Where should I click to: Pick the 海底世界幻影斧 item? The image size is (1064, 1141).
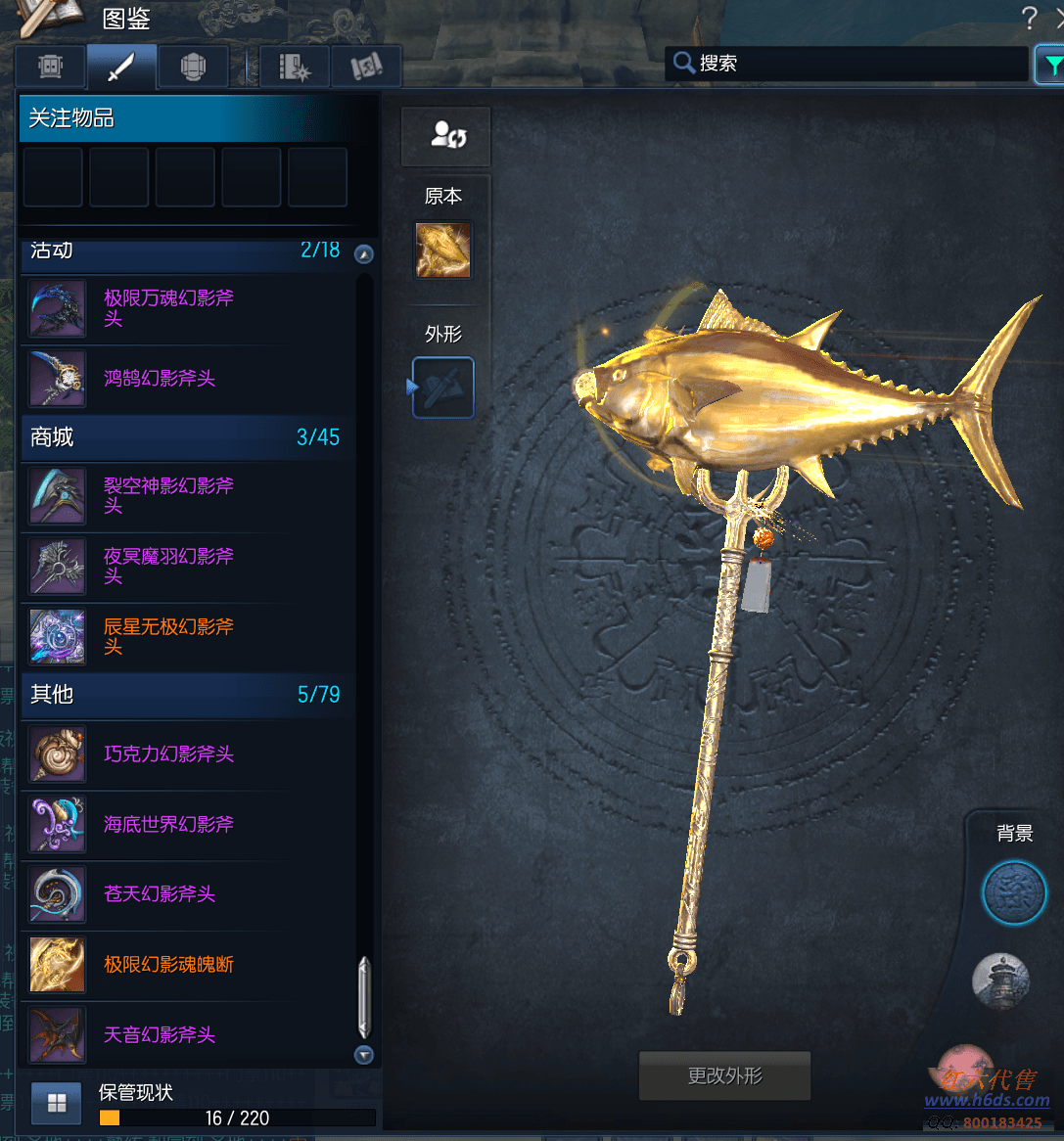pyautogui.click(x=168, y=824)
